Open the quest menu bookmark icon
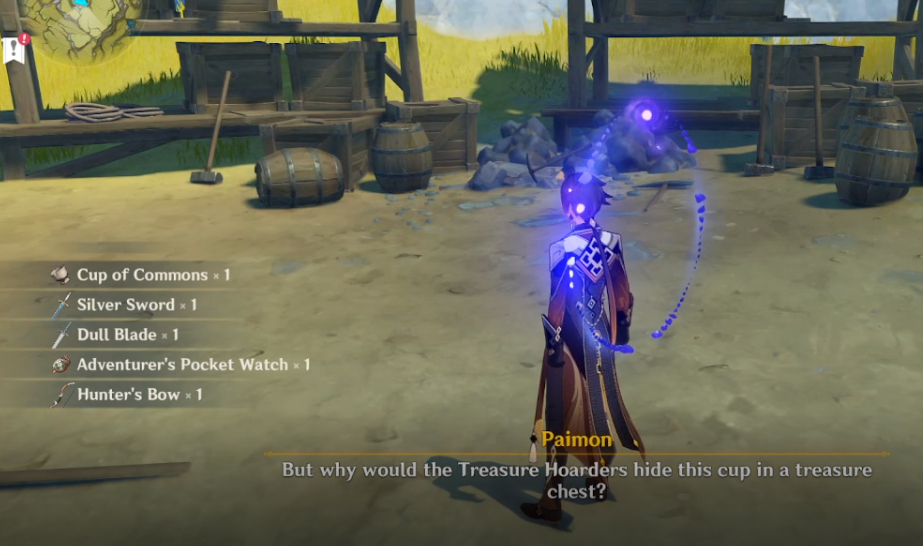Viewport: 923px width, 546px height. [14, 48]
